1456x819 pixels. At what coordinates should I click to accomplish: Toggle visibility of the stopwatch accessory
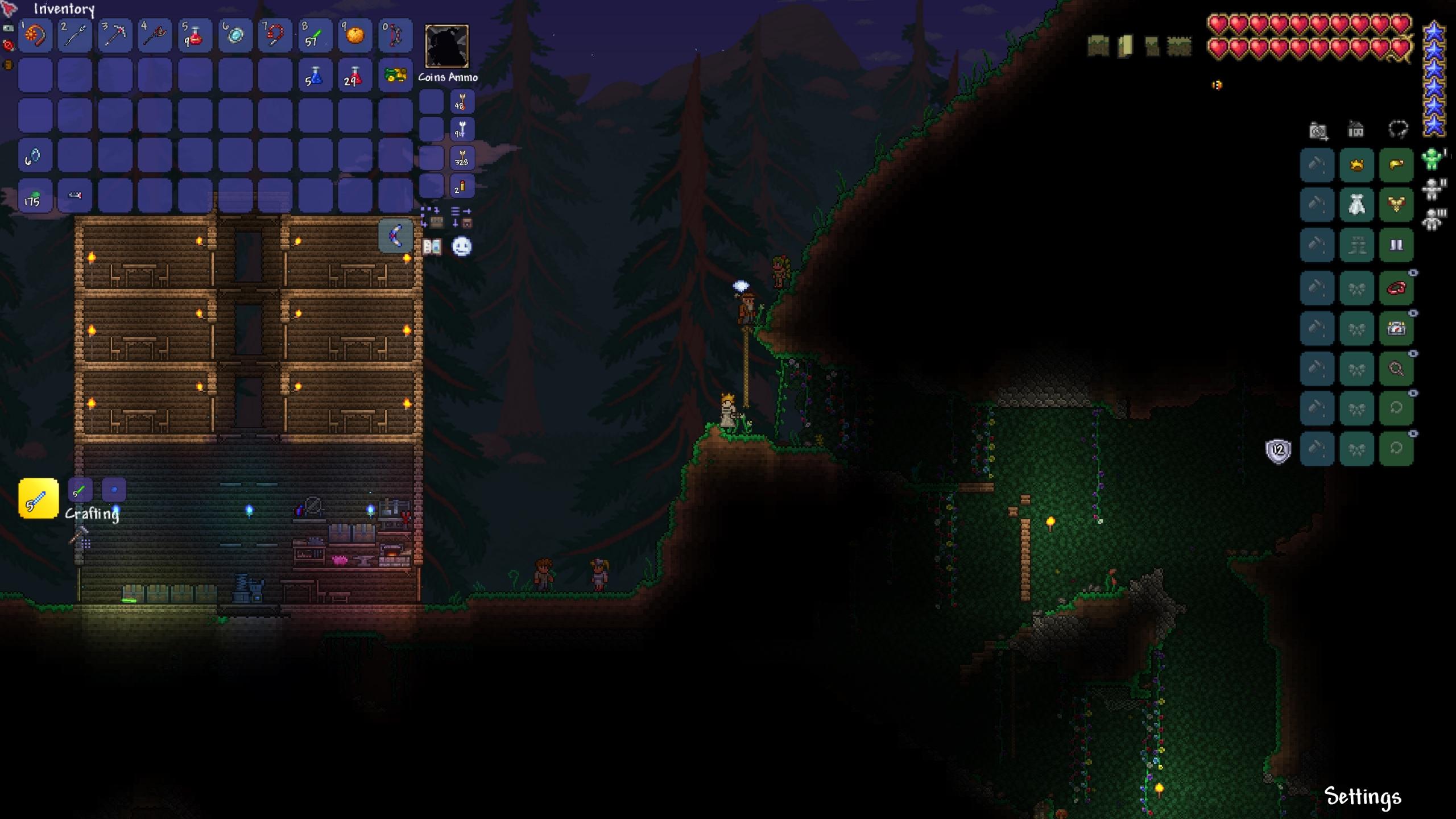pyautogui.click(x=1413, y=313)
